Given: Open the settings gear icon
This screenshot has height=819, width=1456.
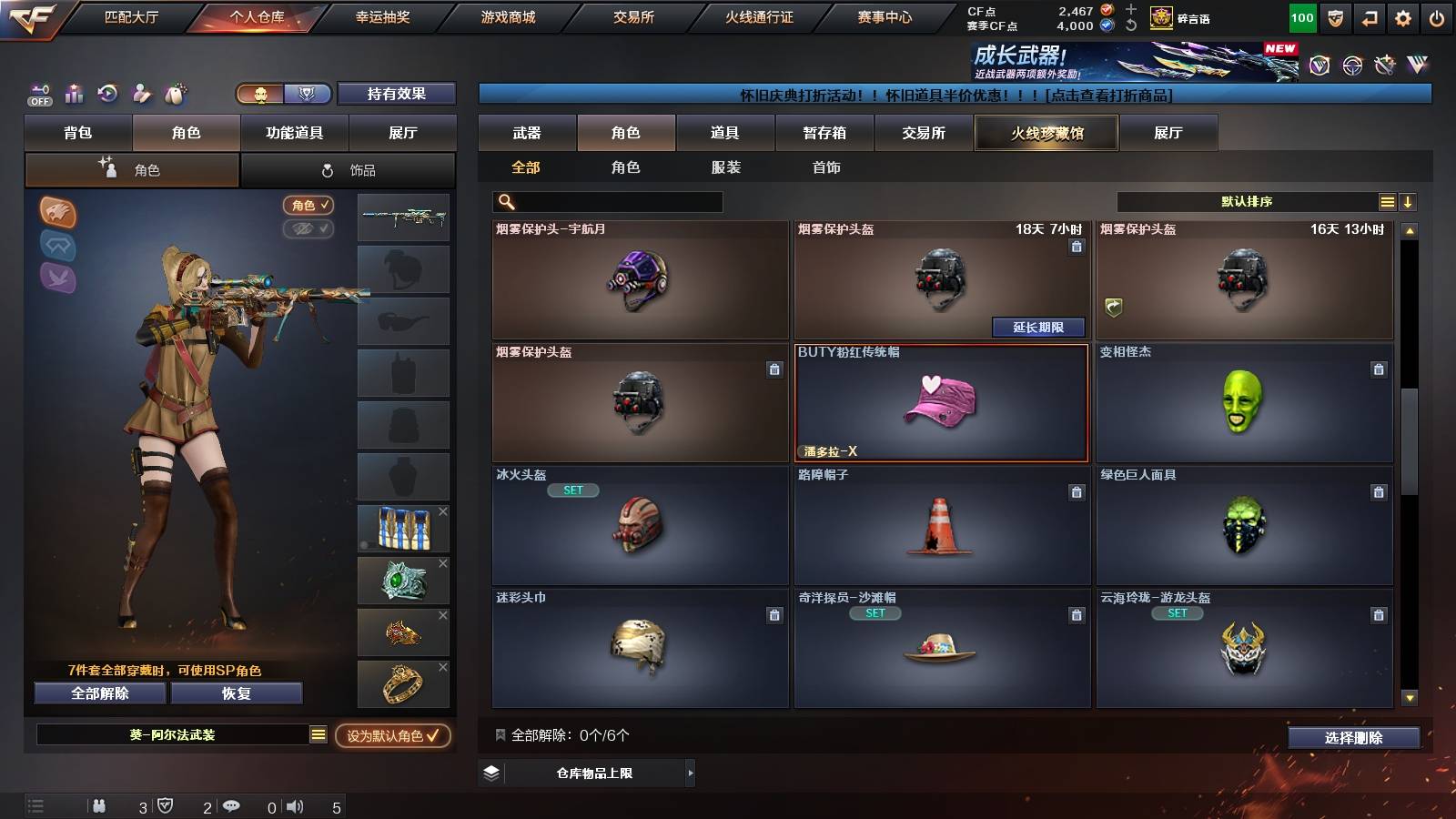Looking at the screenshot, I should click(x=1403, y=16).
